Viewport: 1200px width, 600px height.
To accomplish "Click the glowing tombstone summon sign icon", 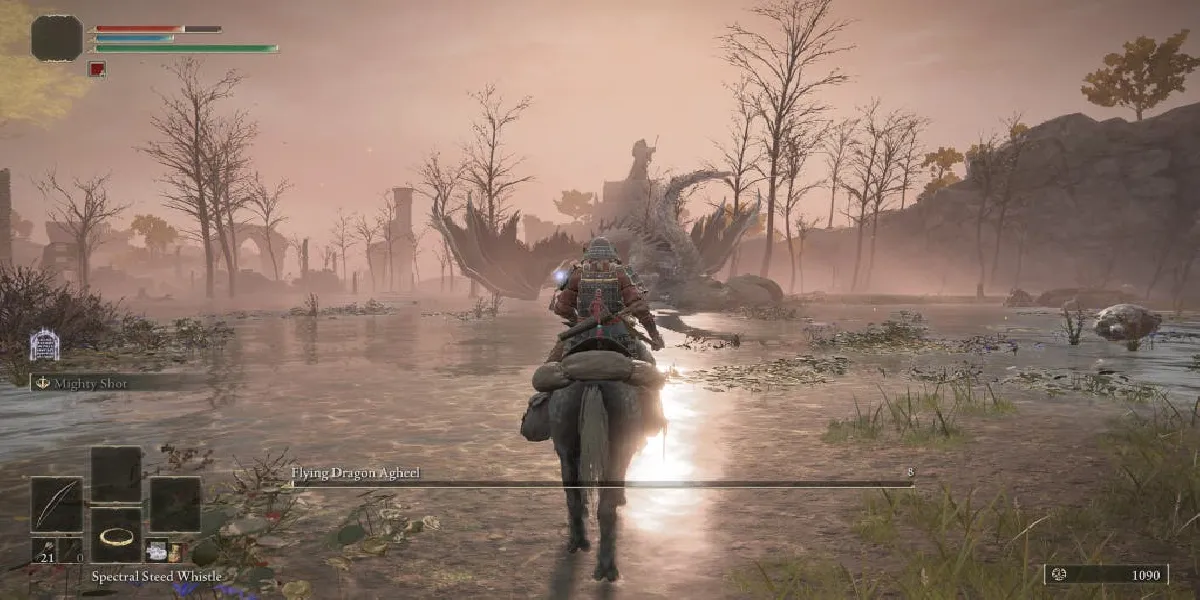I will click(x=44, y=346).
